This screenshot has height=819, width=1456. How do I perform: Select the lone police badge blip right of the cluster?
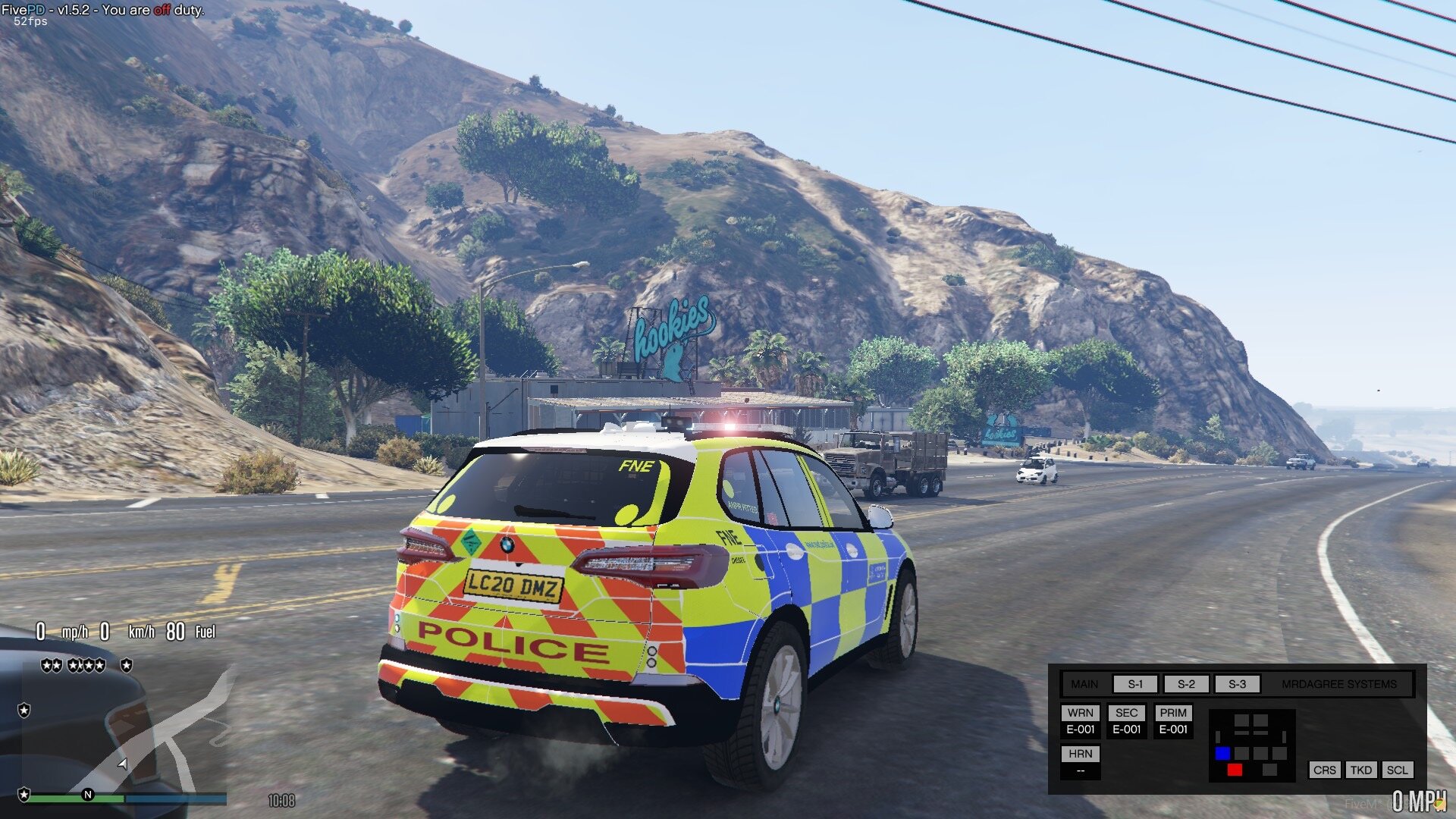coord(127,665)
